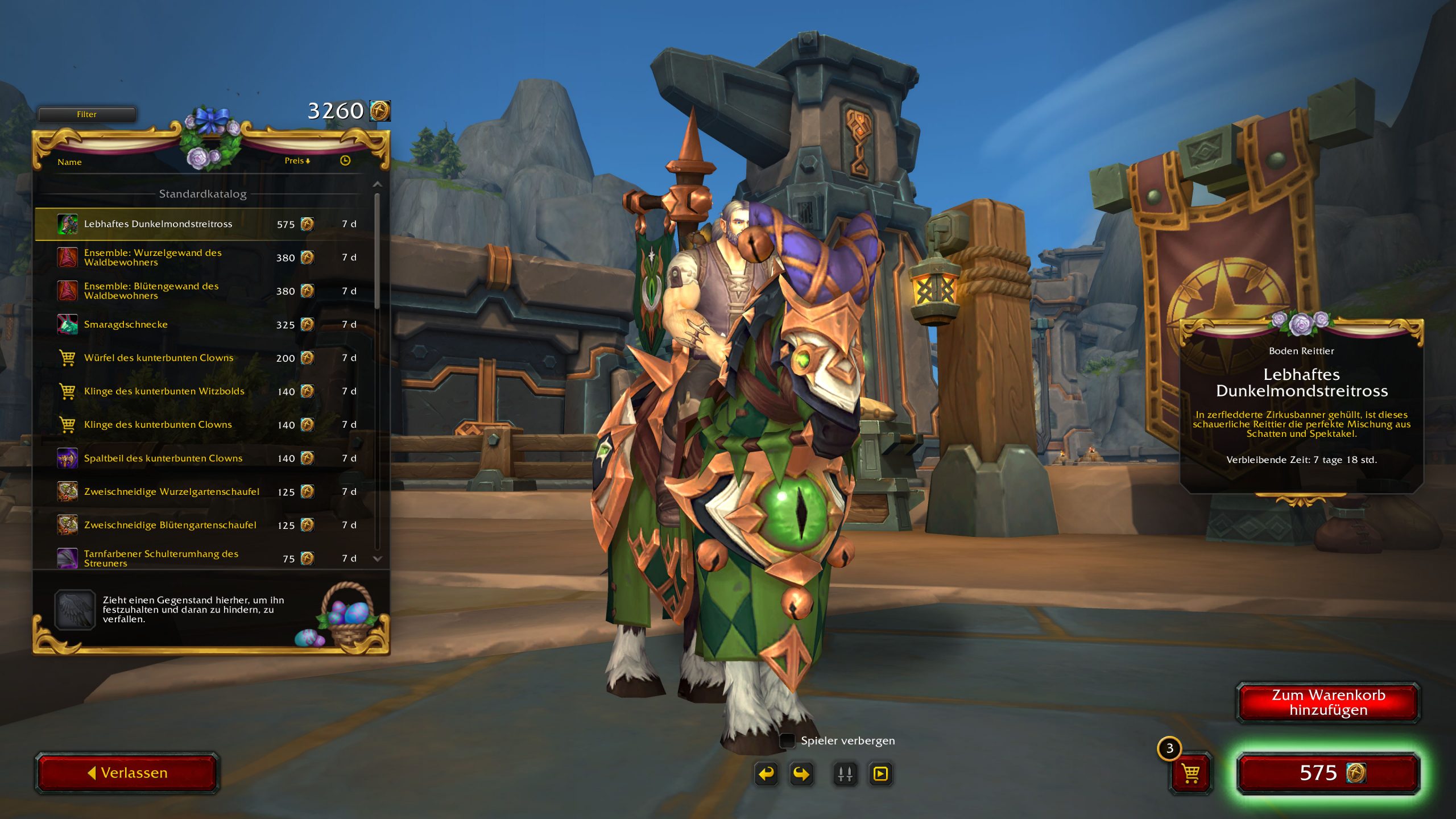This screenshot has width=1456, height=819.
Task: Leave the shop with Verlassen
Action: click(127, 773)
